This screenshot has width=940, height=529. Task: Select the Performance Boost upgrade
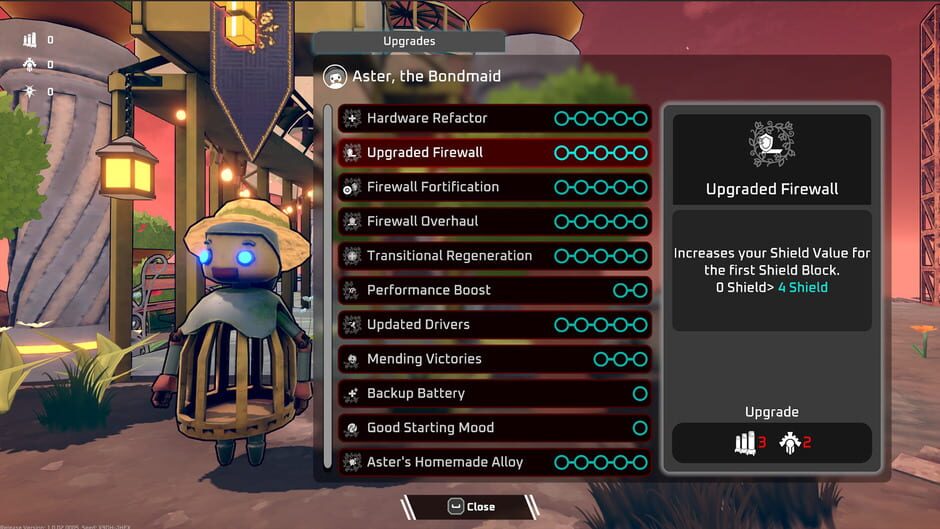pyautogui.click(x=494, y=290)
